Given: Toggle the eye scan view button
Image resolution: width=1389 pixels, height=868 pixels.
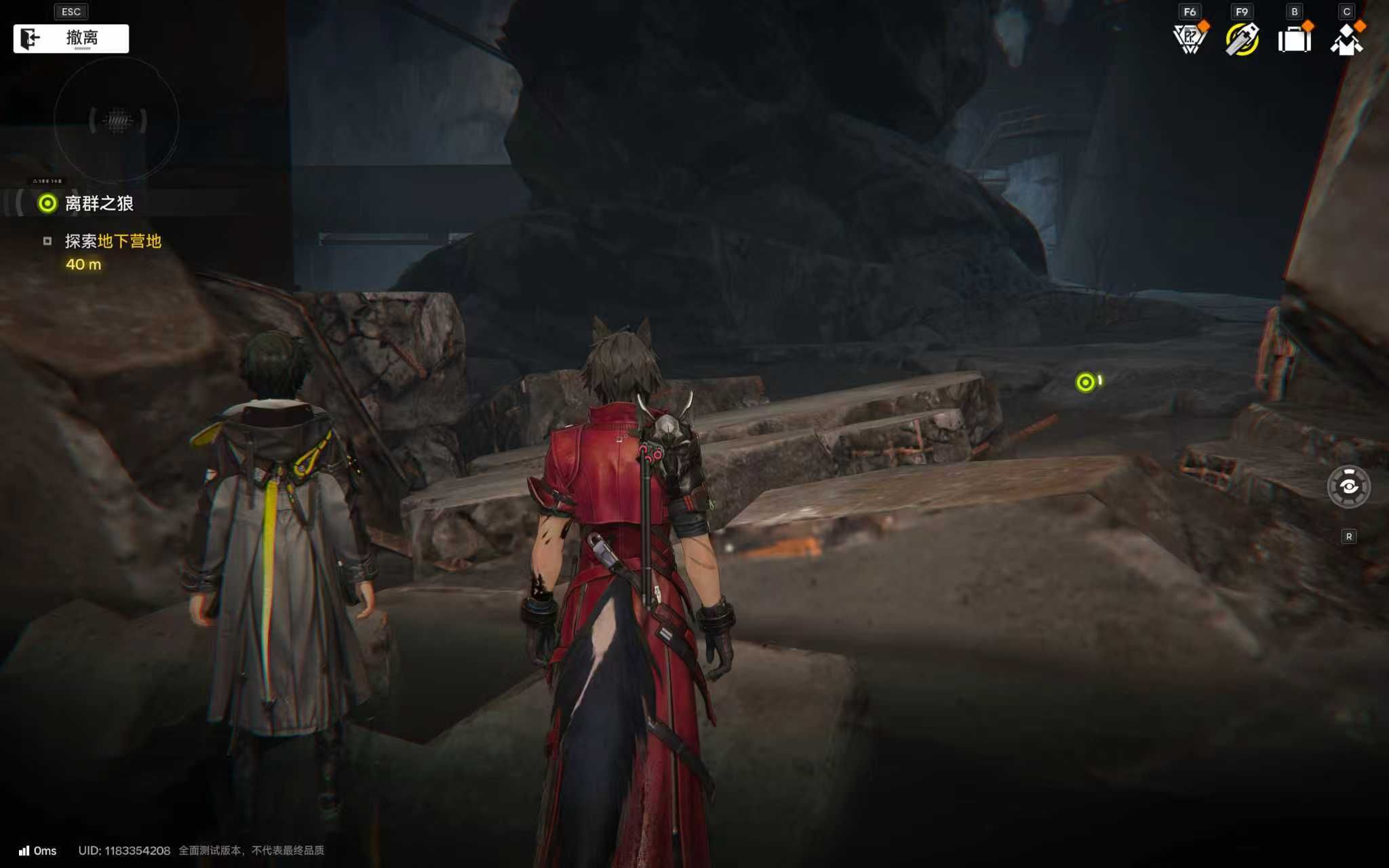Looking at the screenshot, I should coord(1348,487).
